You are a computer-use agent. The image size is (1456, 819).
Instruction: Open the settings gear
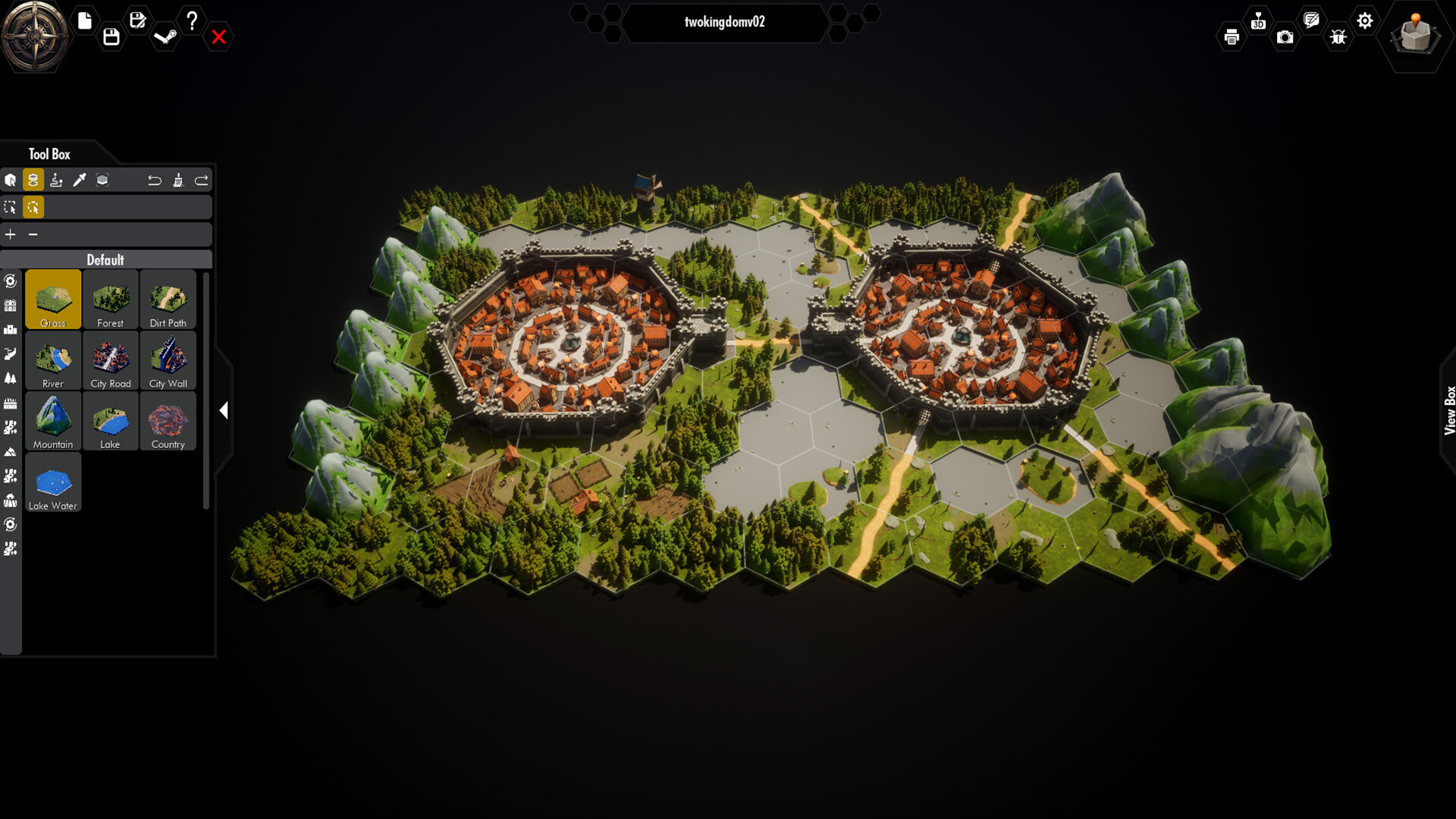[x=1365, y=21]
